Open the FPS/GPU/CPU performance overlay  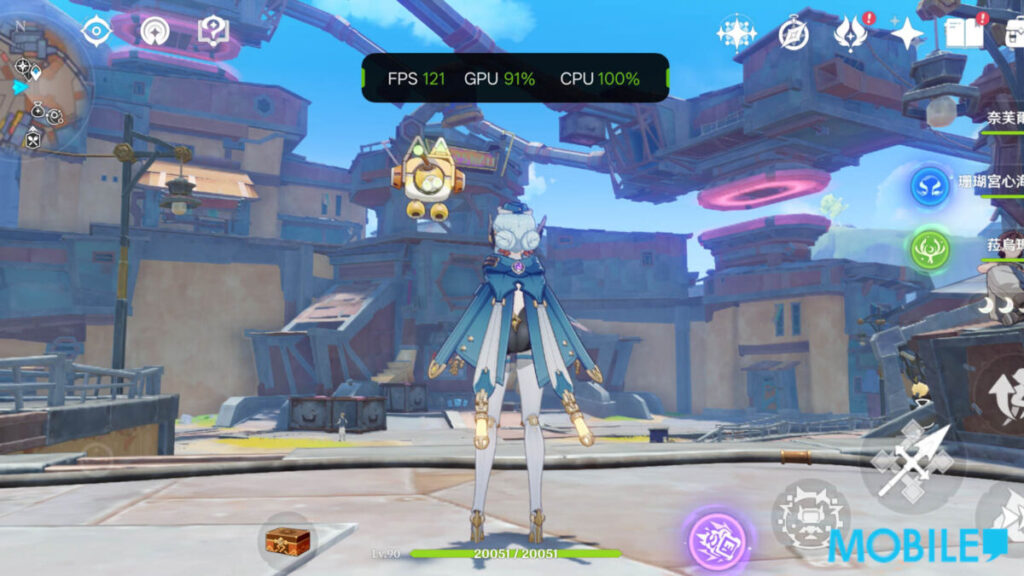514,78
